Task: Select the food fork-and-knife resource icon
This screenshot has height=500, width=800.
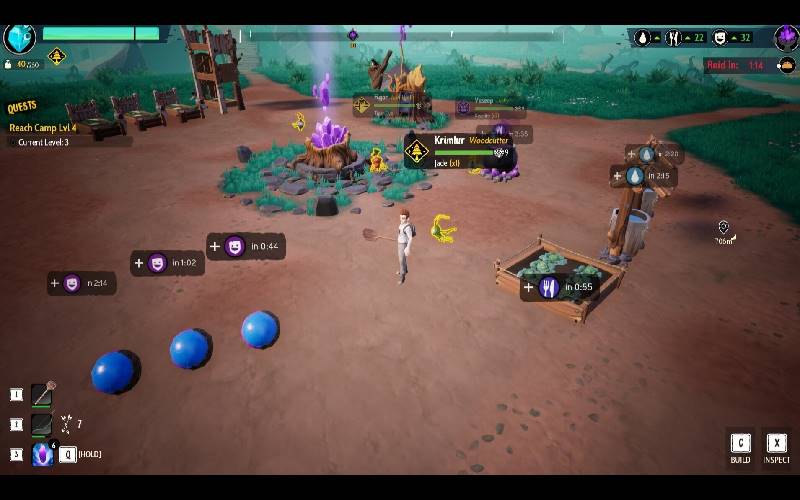Action: (674, 38)
